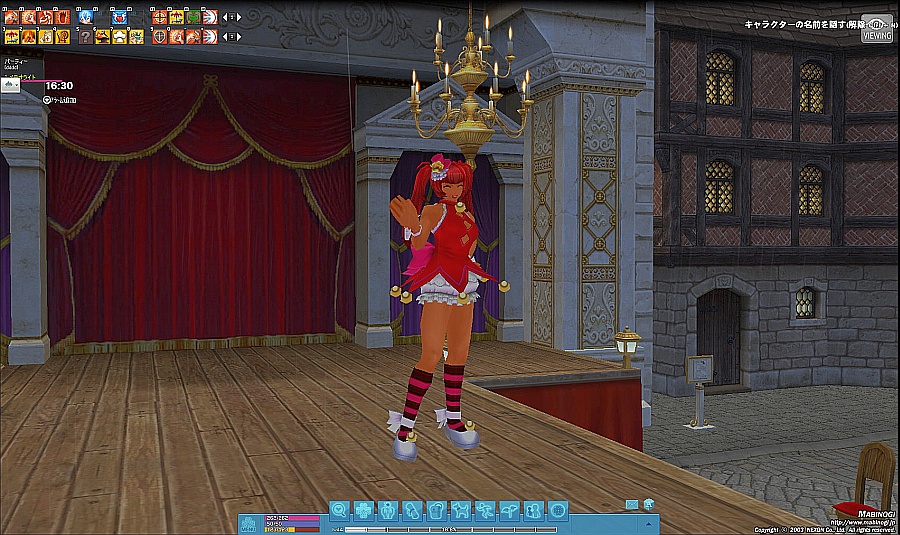The width and height of the screenshot is (900, 535).
Task: Activate the red crosshair target skill
Action: pos(159,17)
